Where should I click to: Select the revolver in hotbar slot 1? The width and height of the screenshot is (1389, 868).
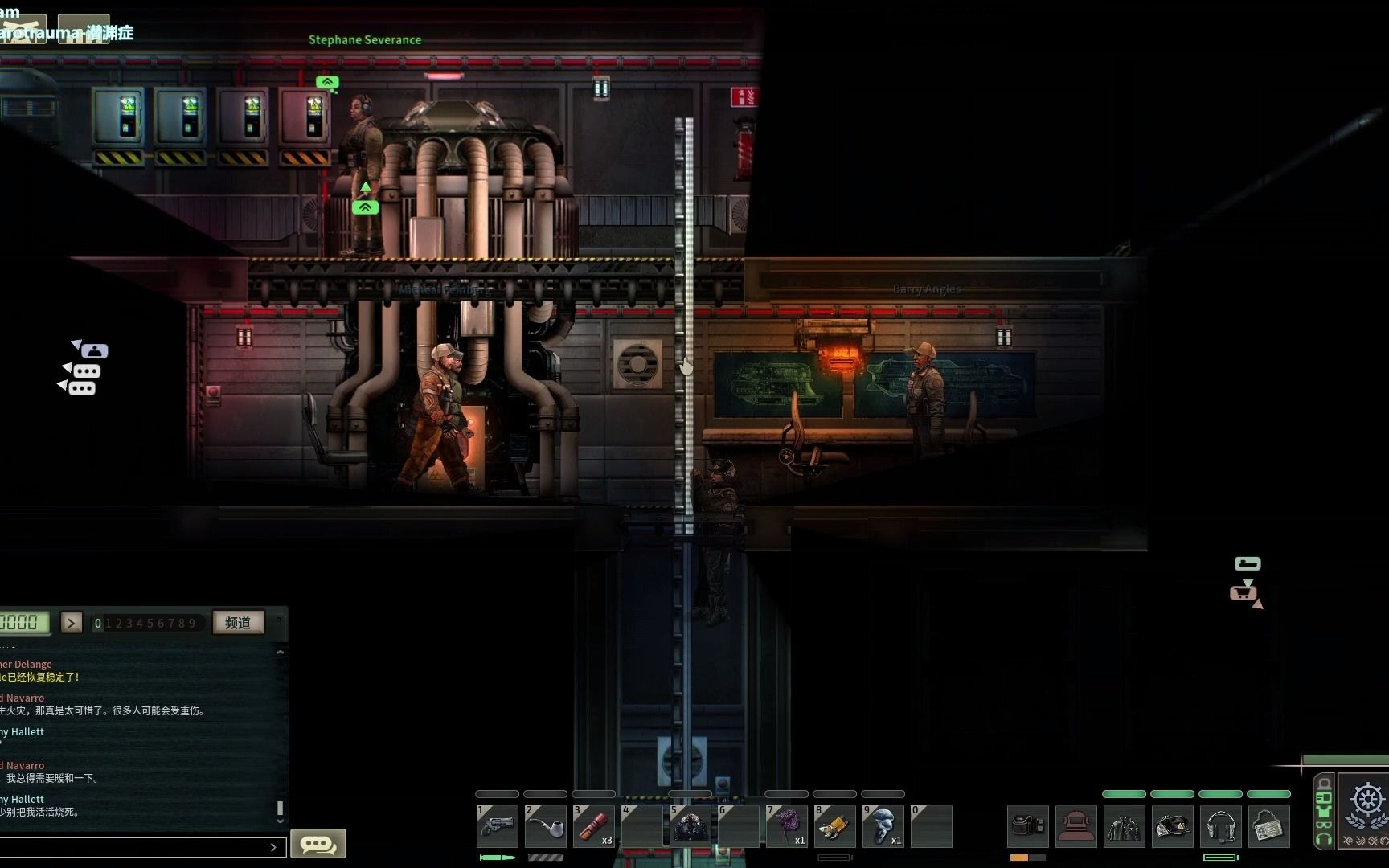point(497,826)
